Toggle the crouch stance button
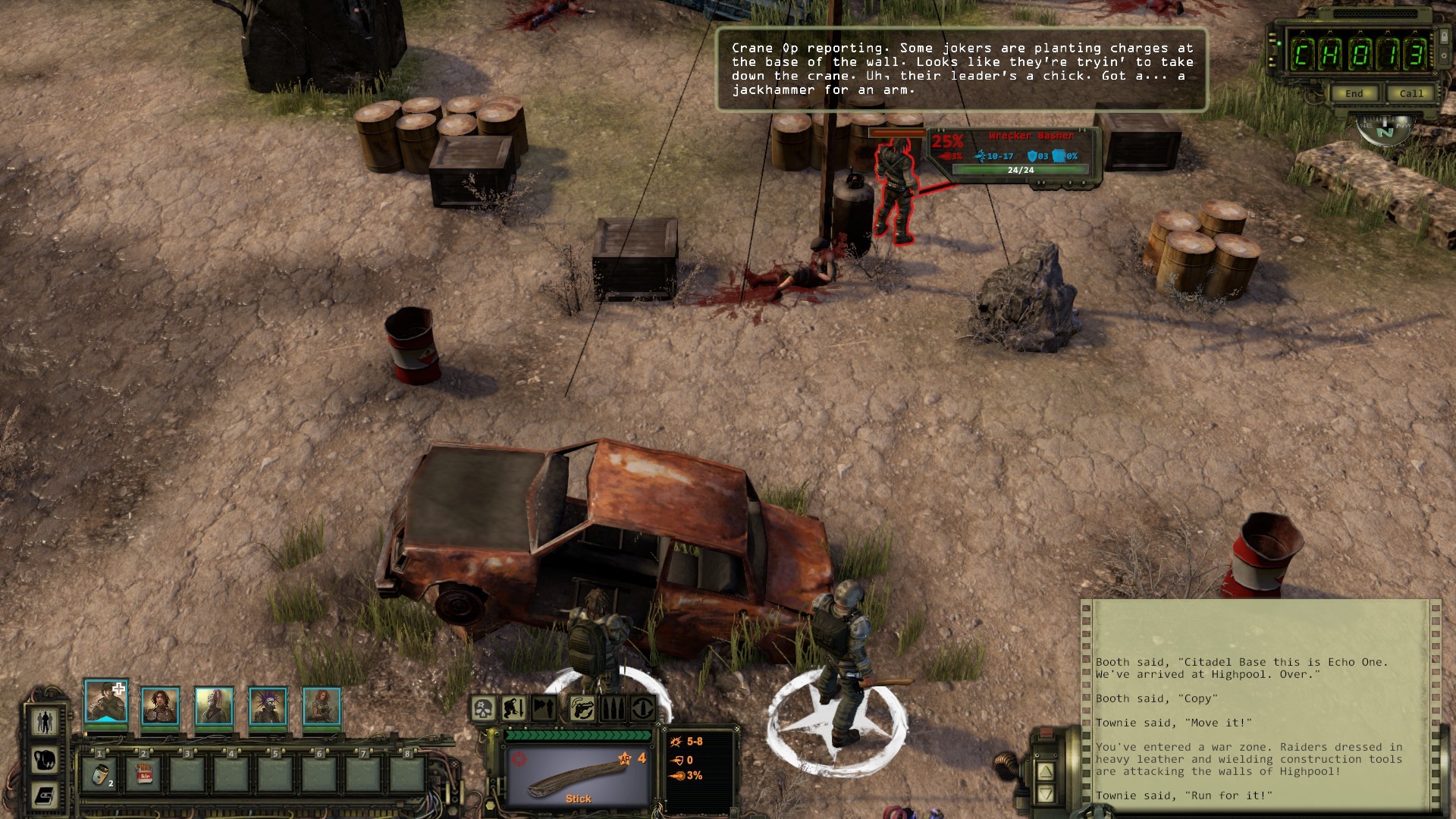1456x819 pixels. point(515,709)
